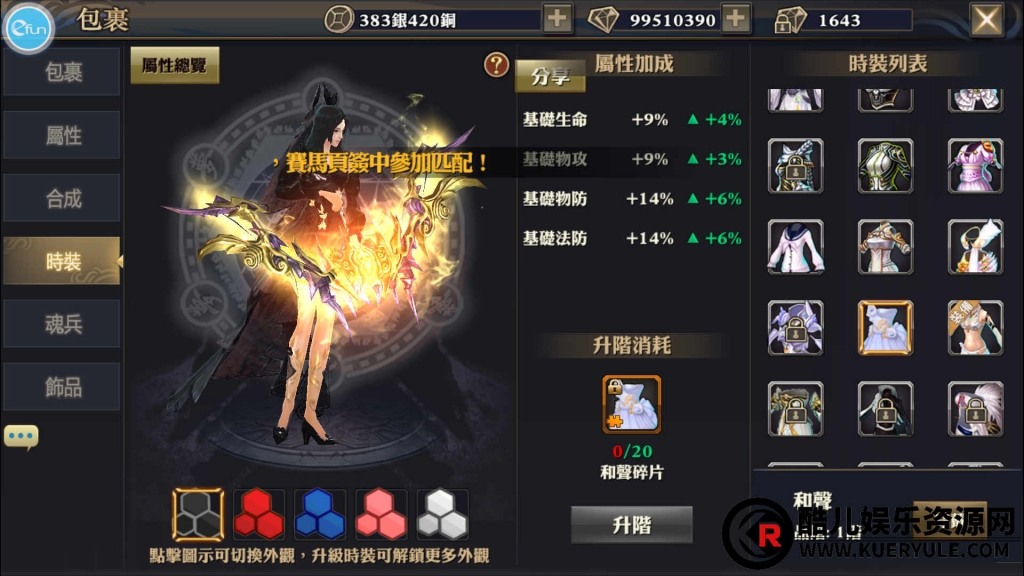The height and width of the screenshot is (576, 1024).
Task: Share the costume with 分享 button
Action: point(550,76)
